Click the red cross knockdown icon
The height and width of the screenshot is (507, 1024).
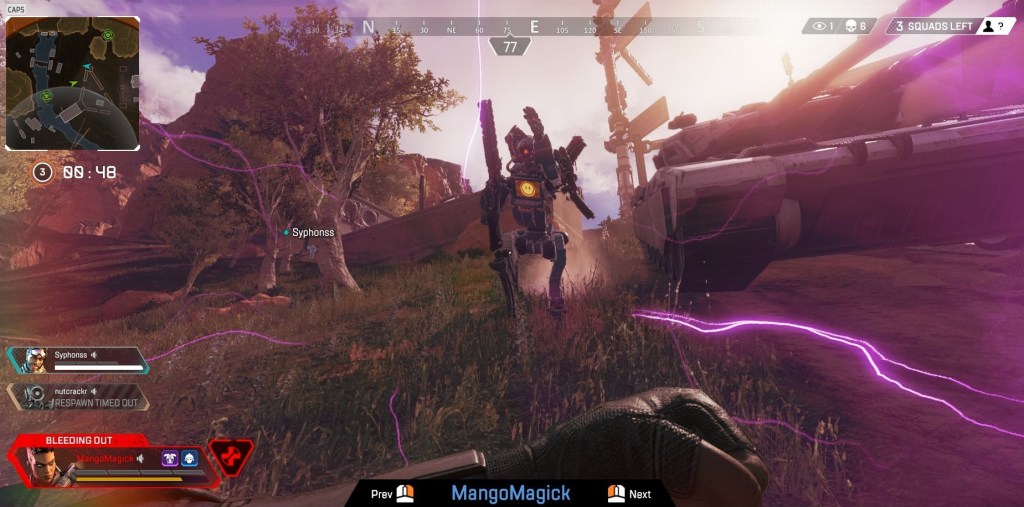tap(231, 457)
